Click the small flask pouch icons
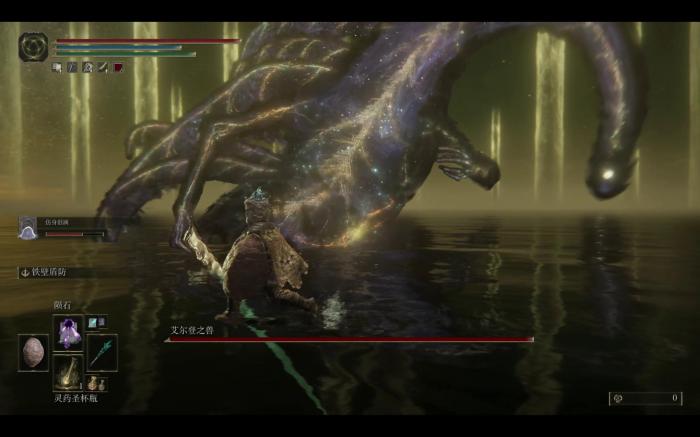This screenshot has width=700, height=437. pos(96,383)
